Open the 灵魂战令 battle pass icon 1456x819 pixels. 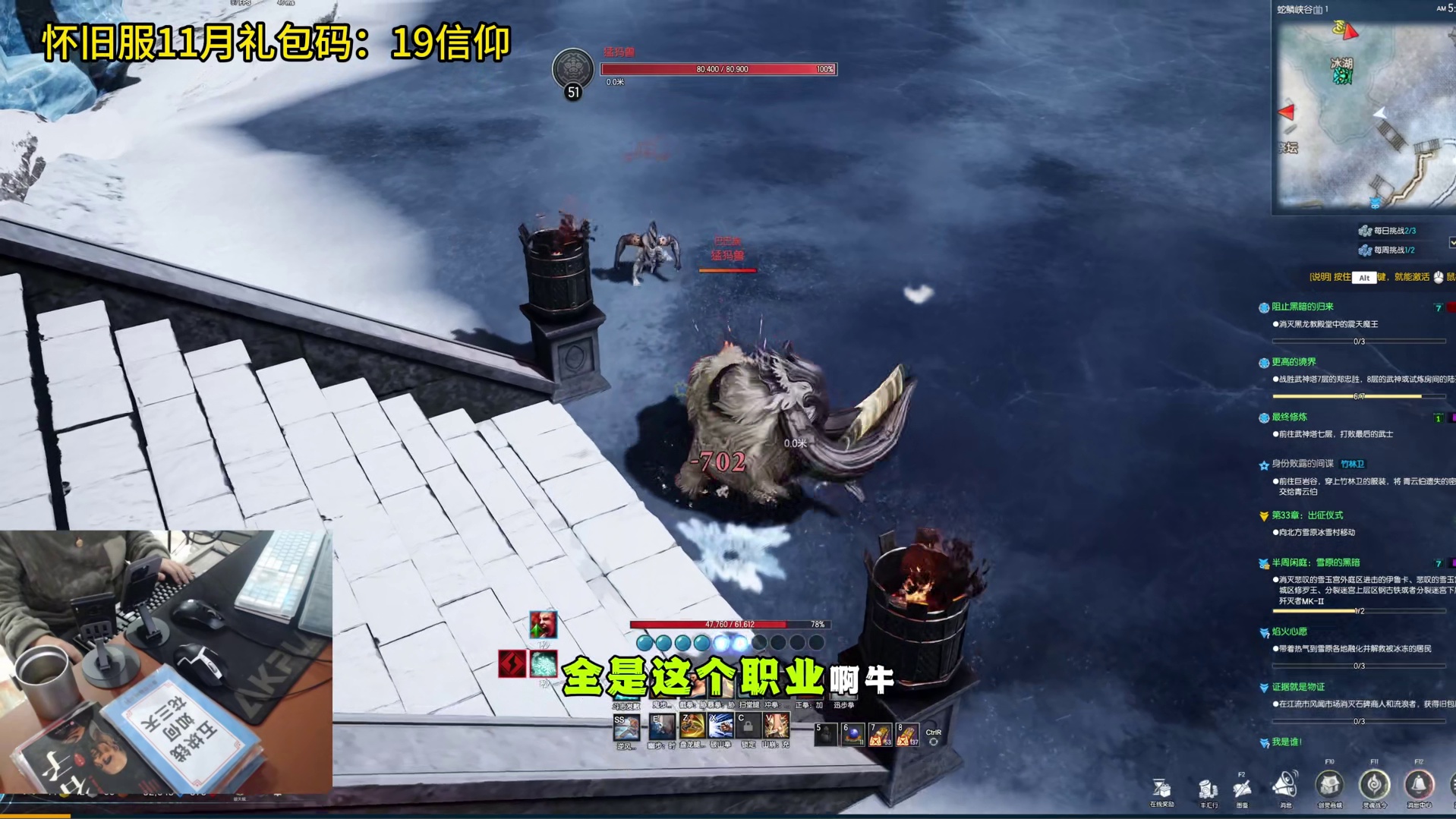[1374, 785]
